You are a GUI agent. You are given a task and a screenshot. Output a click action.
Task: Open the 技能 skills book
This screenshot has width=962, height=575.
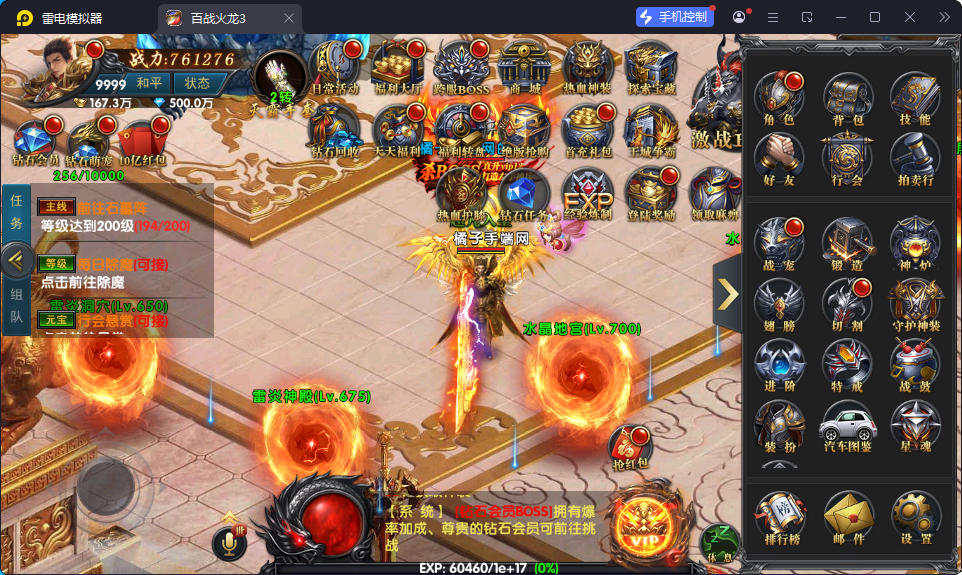coord(915,99)
